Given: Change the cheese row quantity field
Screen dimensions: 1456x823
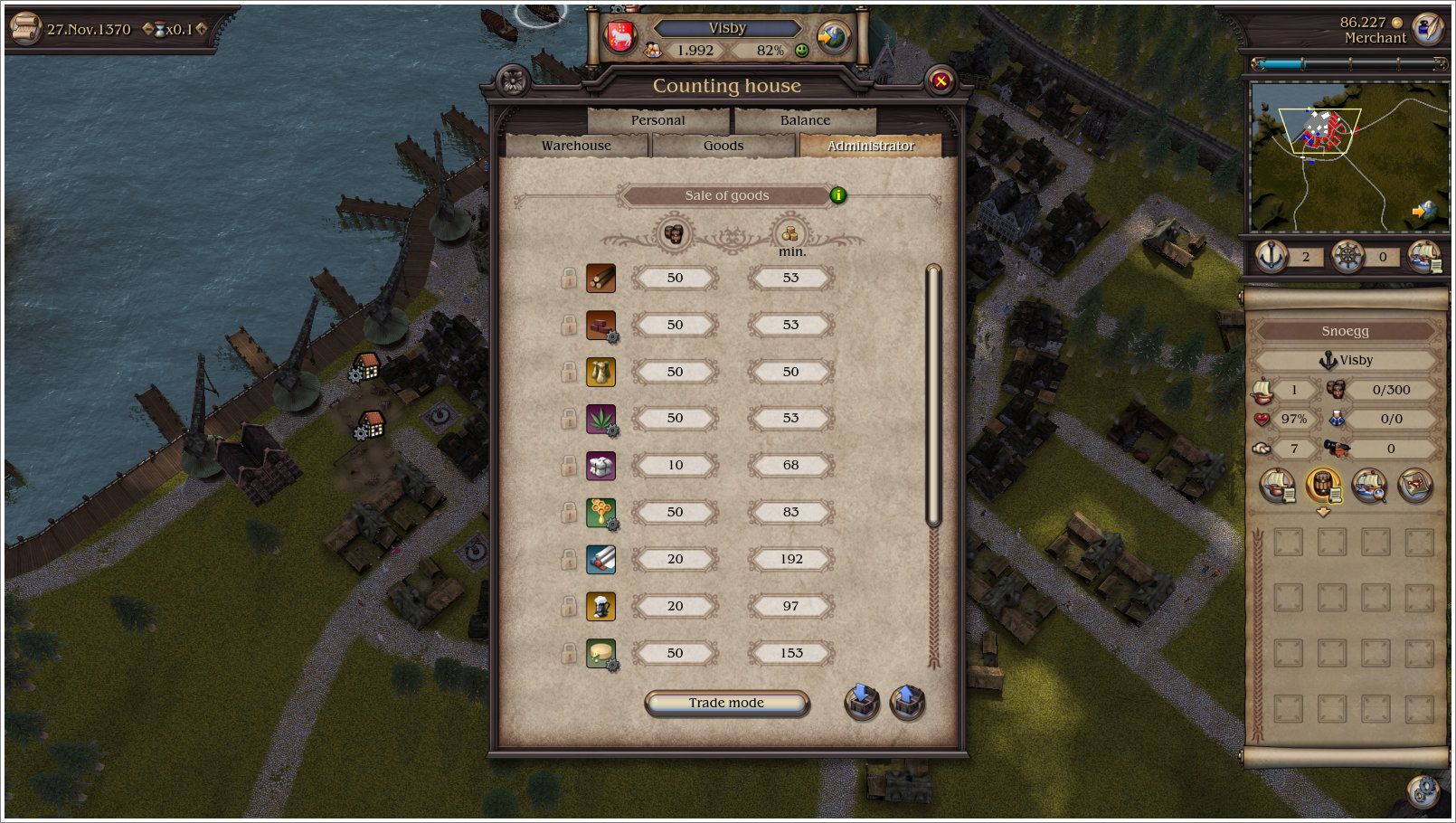Looking at the screenshot, I should click(x=675, y=653).
